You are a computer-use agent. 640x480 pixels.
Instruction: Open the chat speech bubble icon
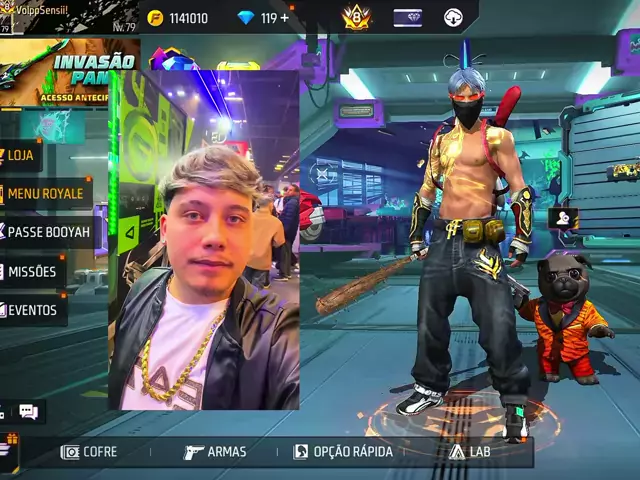[28, 411]
